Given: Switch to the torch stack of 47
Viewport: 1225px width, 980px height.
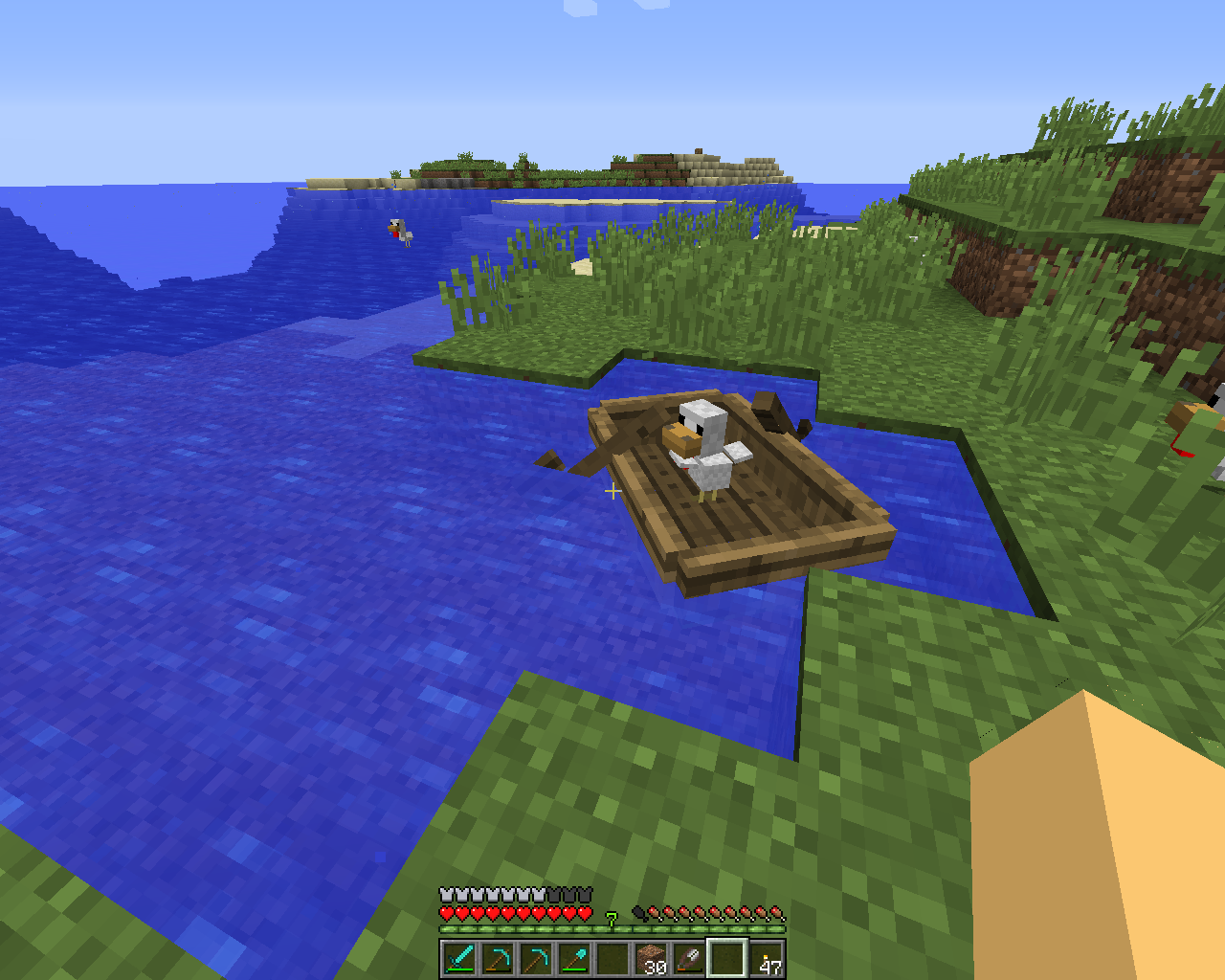Looking at the screenshot, I should 766,958.
